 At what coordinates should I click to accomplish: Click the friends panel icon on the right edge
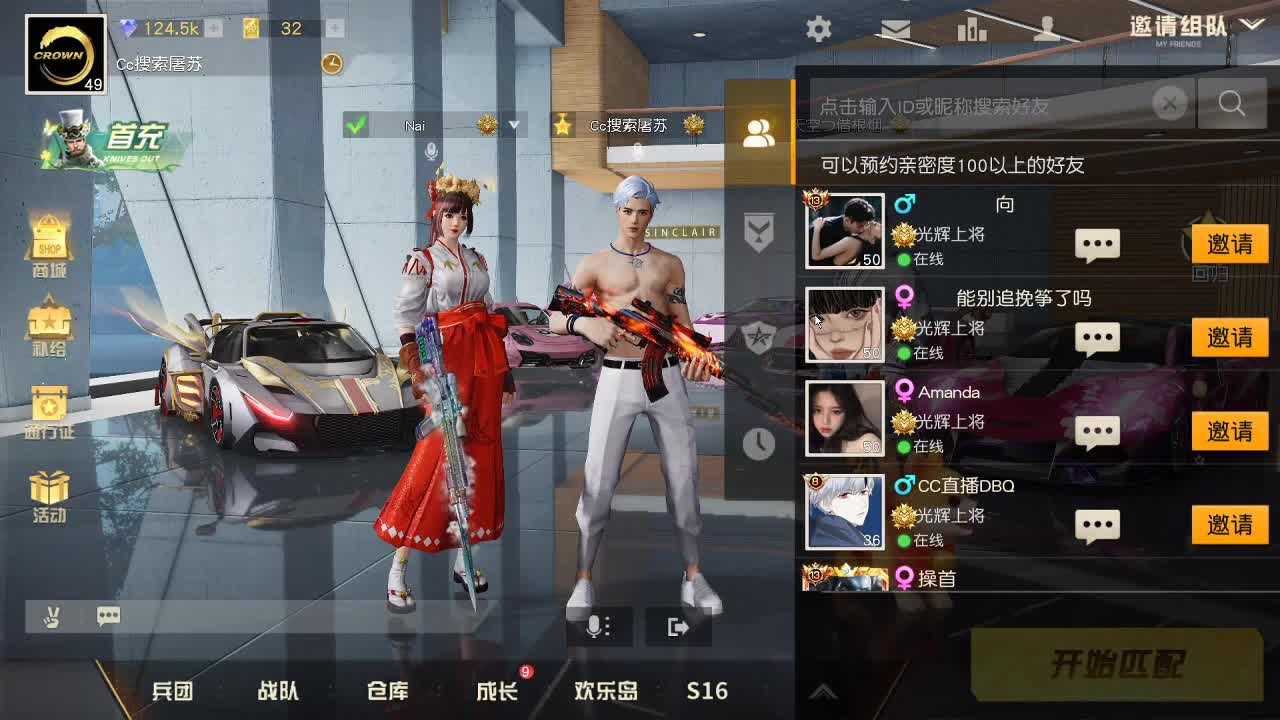point(759,132)
